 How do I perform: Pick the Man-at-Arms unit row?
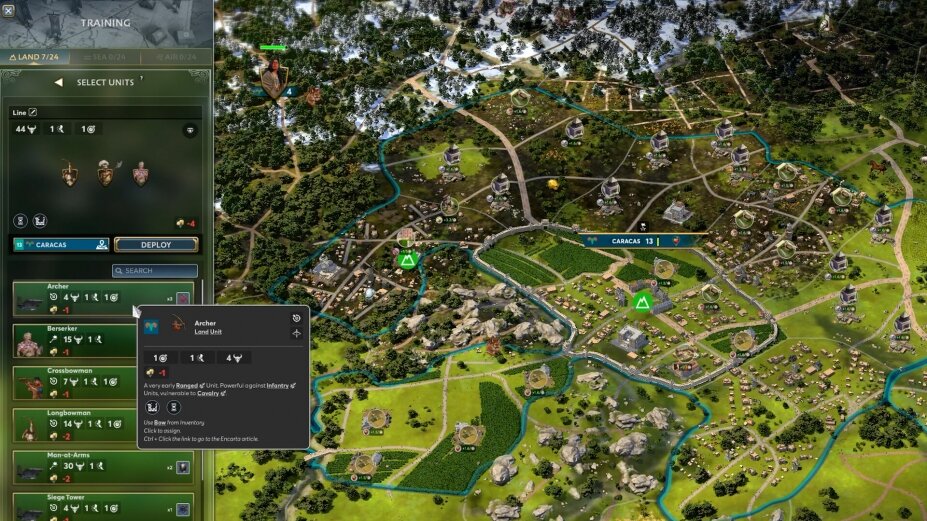click(70, 466)
